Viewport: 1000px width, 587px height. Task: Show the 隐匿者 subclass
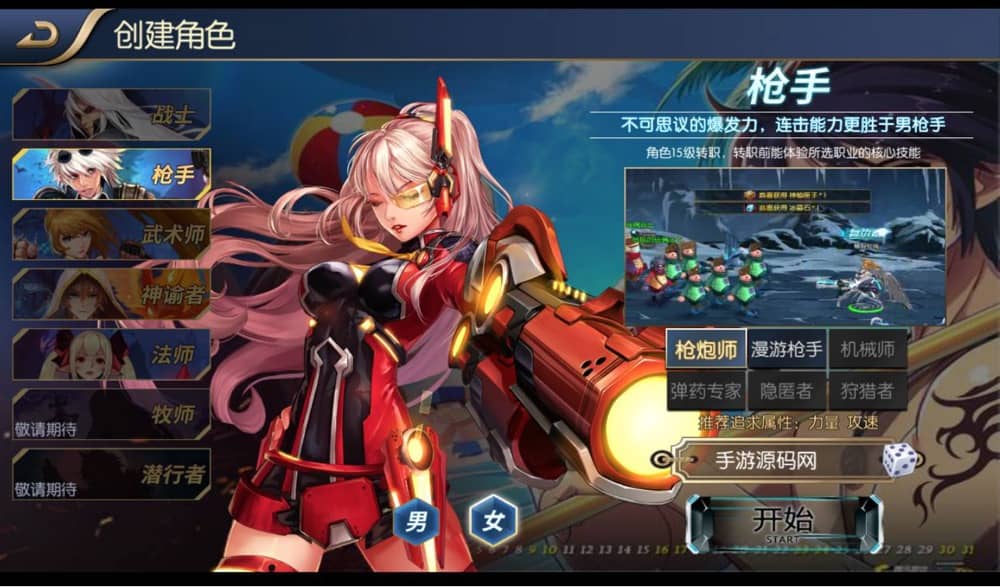(787, 390)
